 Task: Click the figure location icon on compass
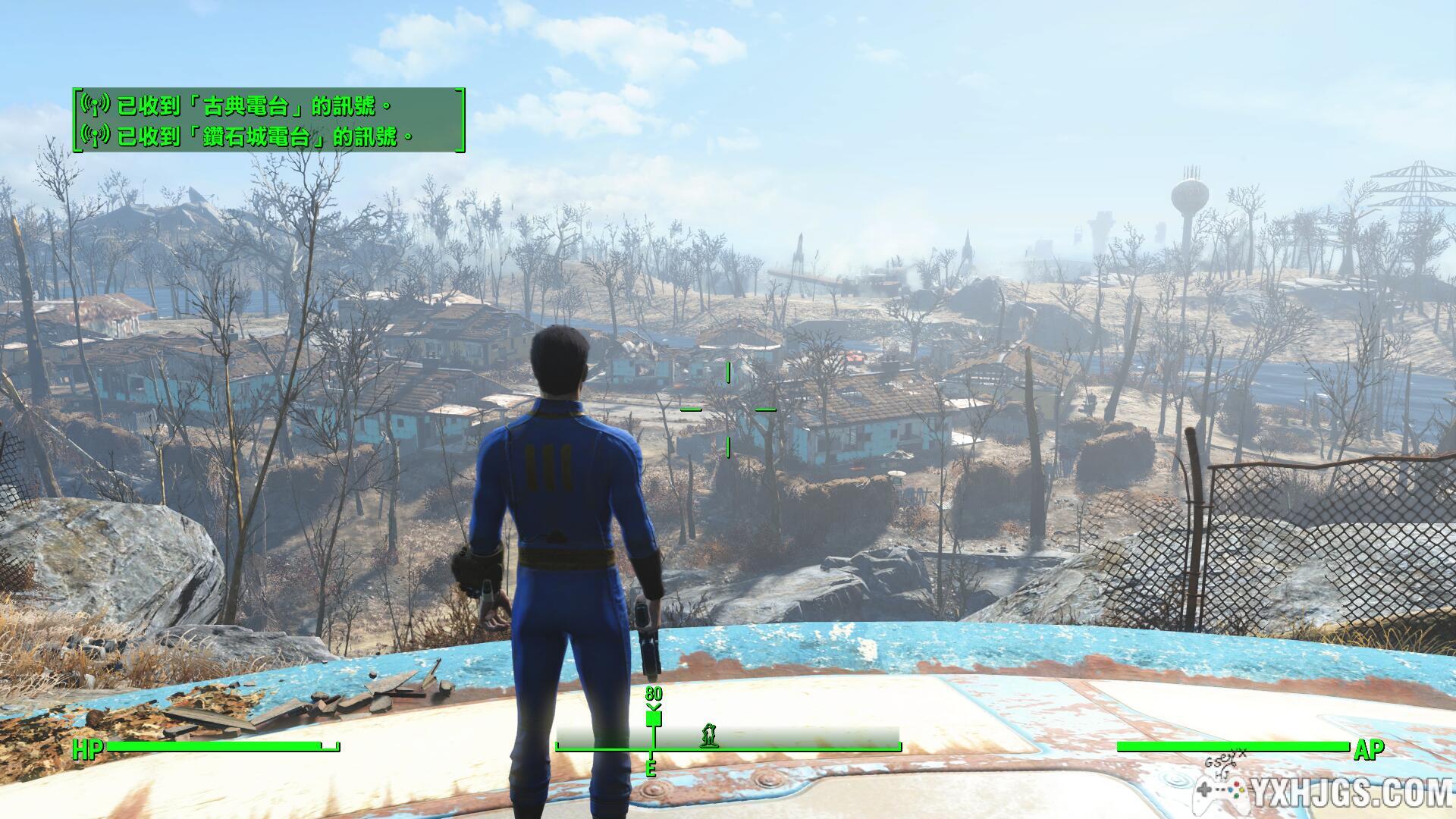(x=709, y=734)
